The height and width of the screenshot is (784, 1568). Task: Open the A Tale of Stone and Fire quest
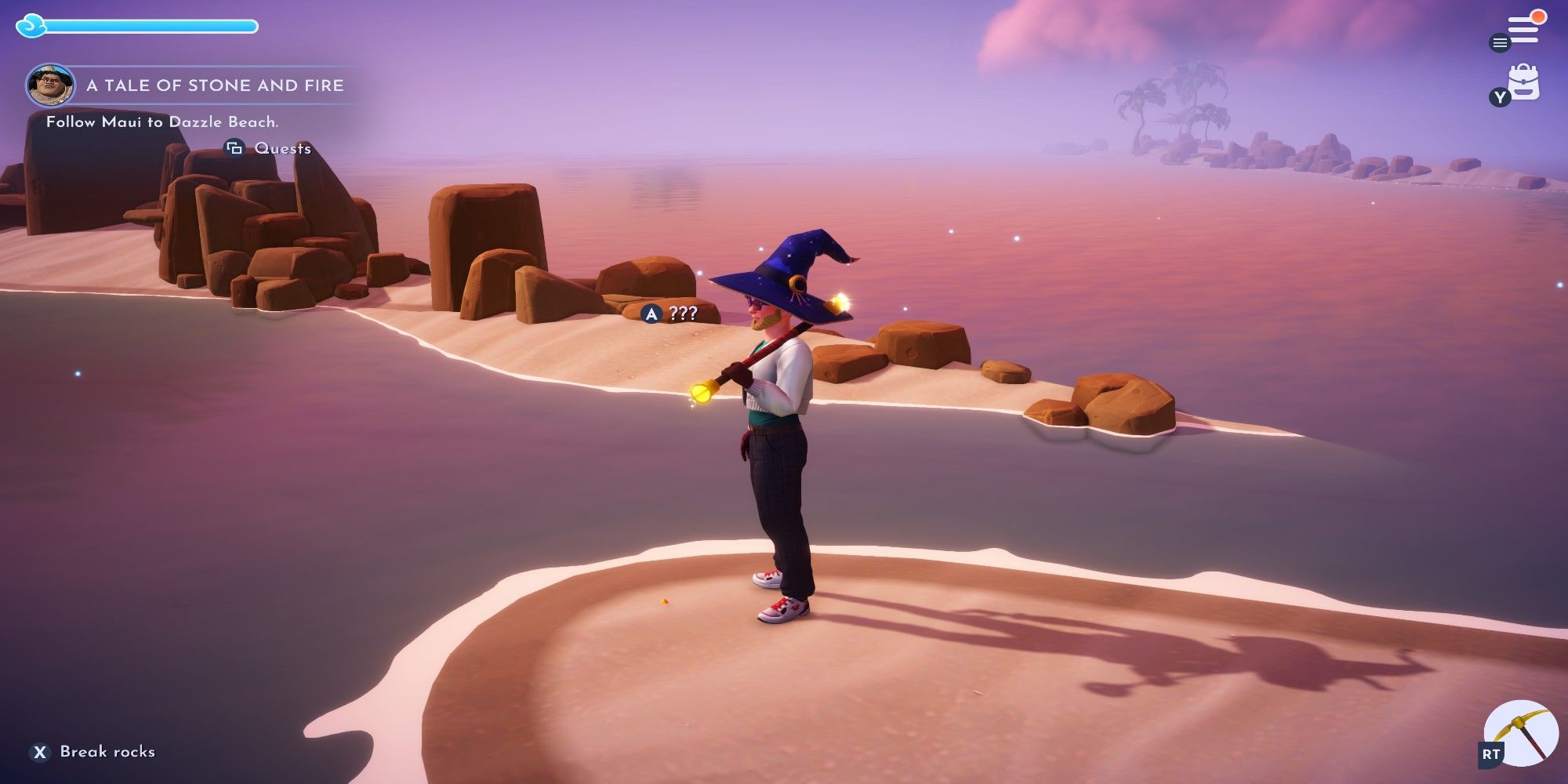pos(217,86)
